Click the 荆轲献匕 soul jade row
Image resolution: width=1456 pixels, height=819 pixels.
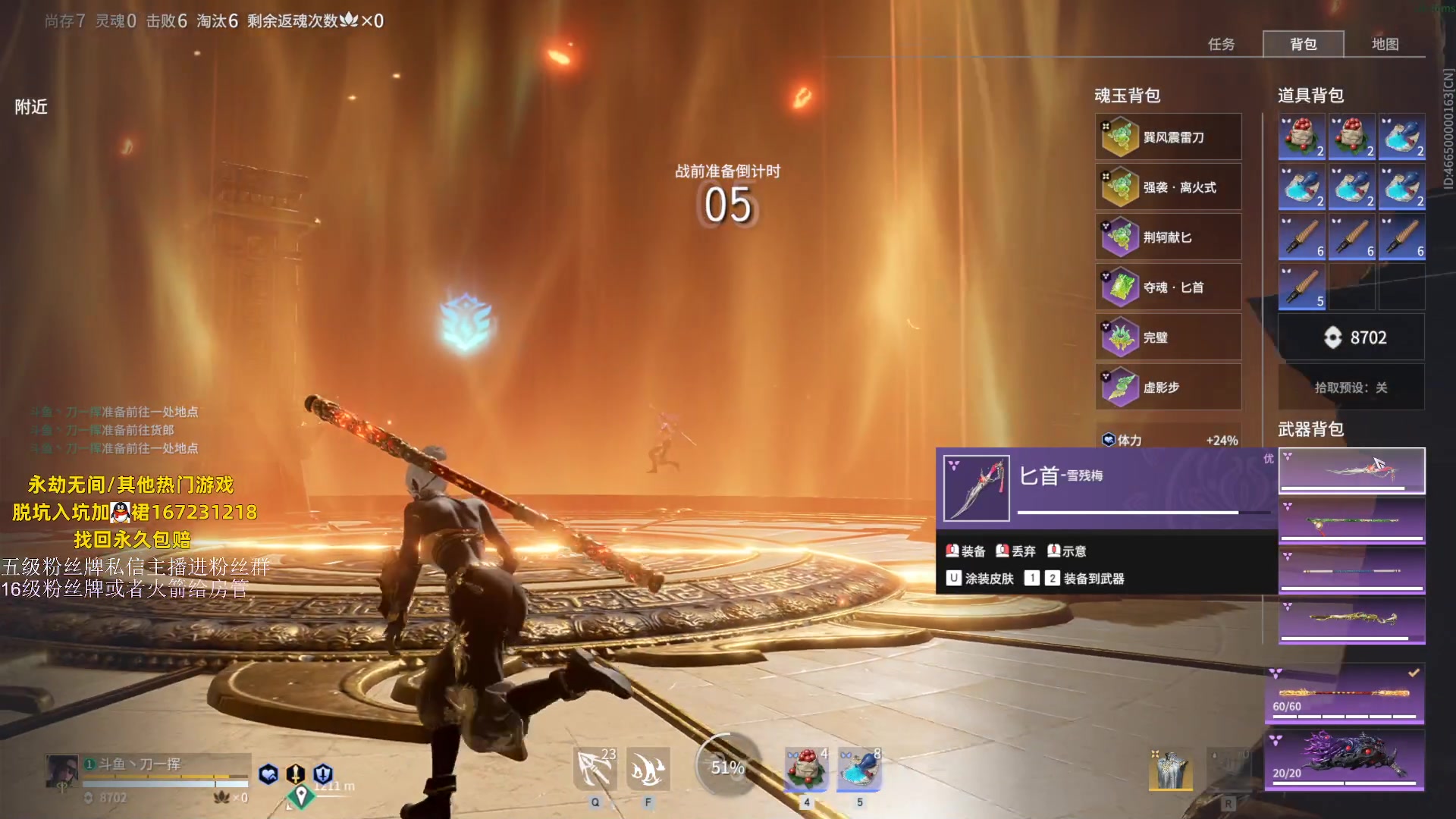click(x=1168, y=237)
